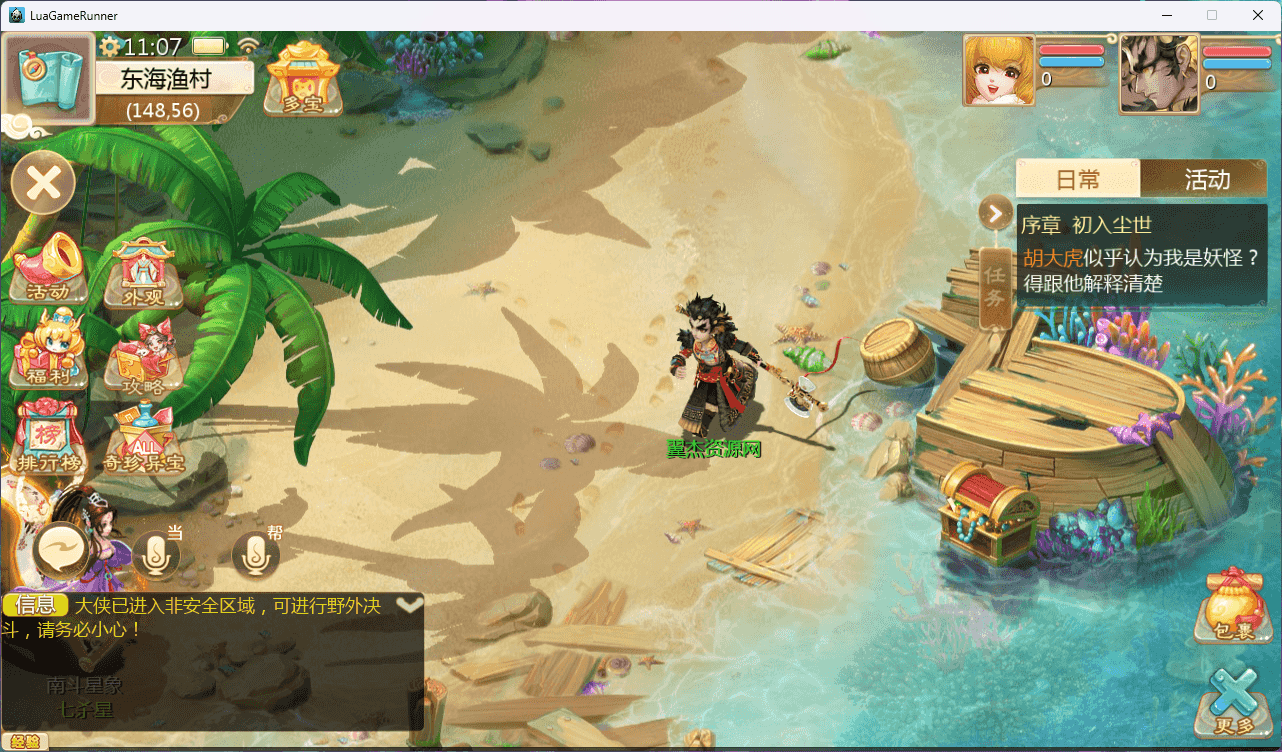Close the expanded left menu with X

coord(43,183)
